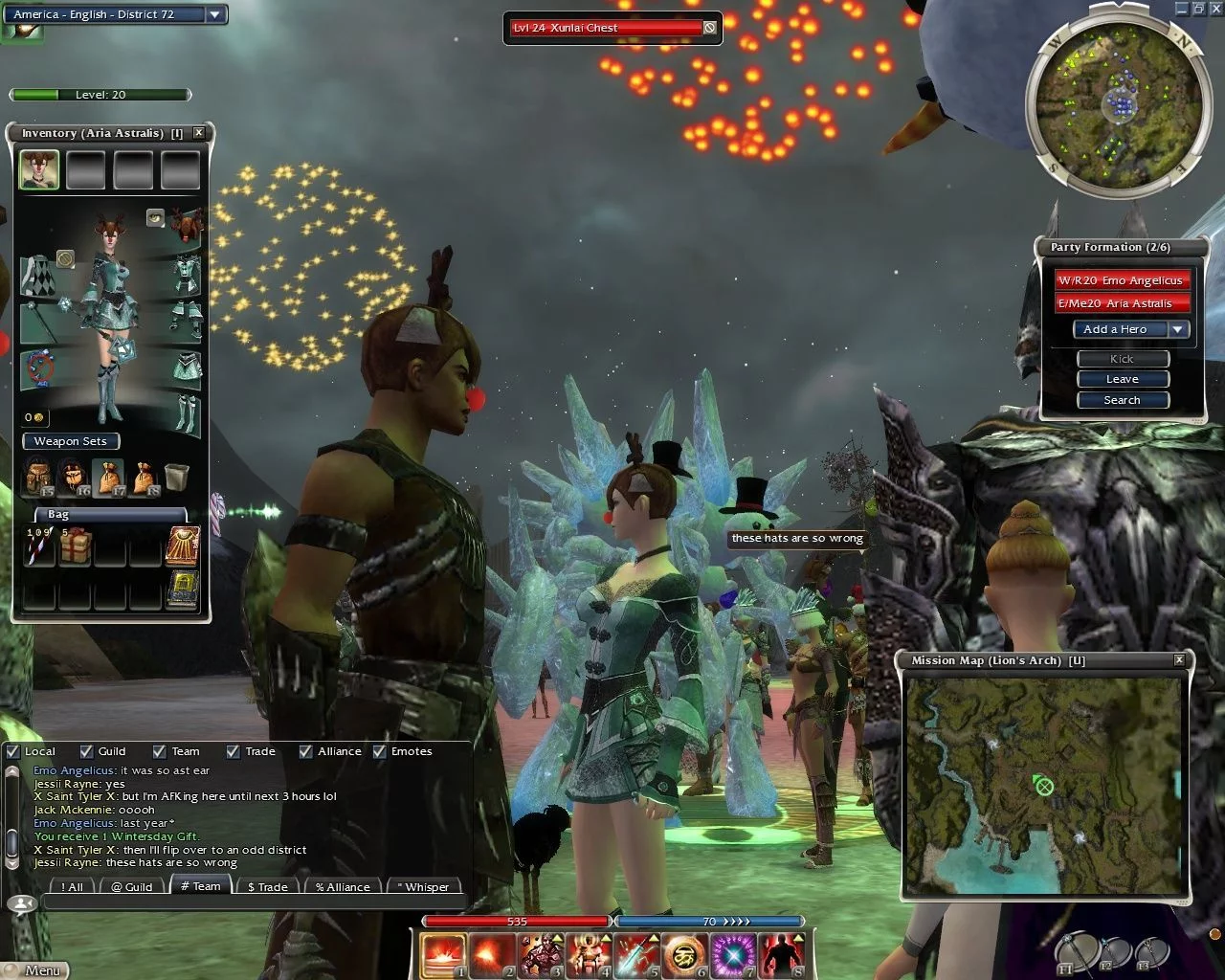Activate the eighth skill bar ability

[781, 954]
